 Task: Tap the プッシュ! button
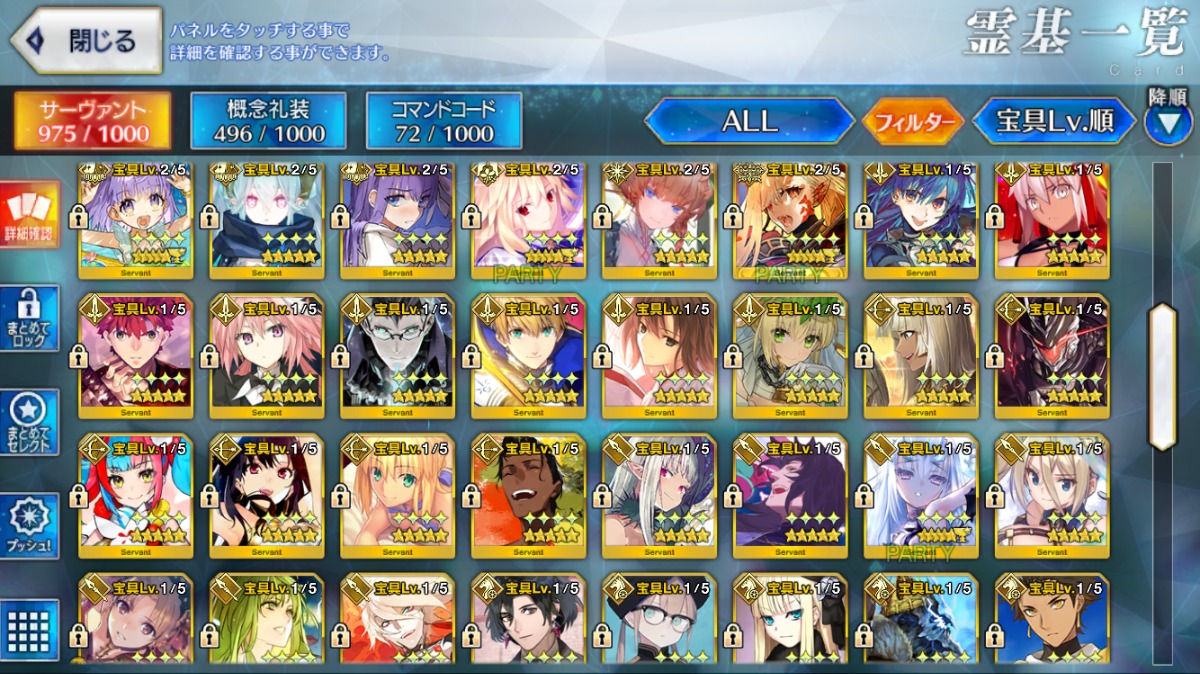coord(31,526)
